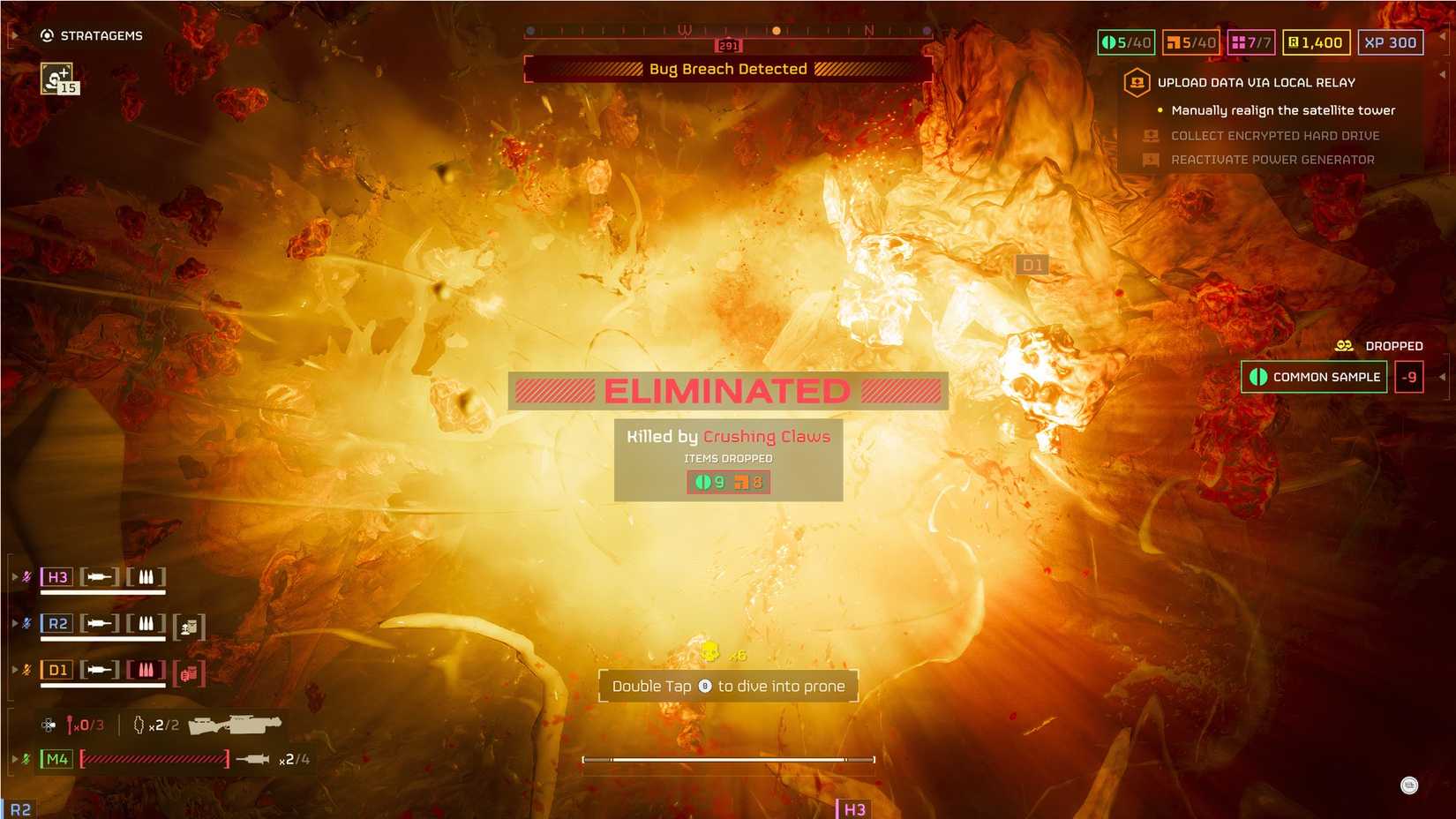Click the Common Sample dropped notification
This screenshot has height=819, width=1456.
click(x=1313, y=377)
